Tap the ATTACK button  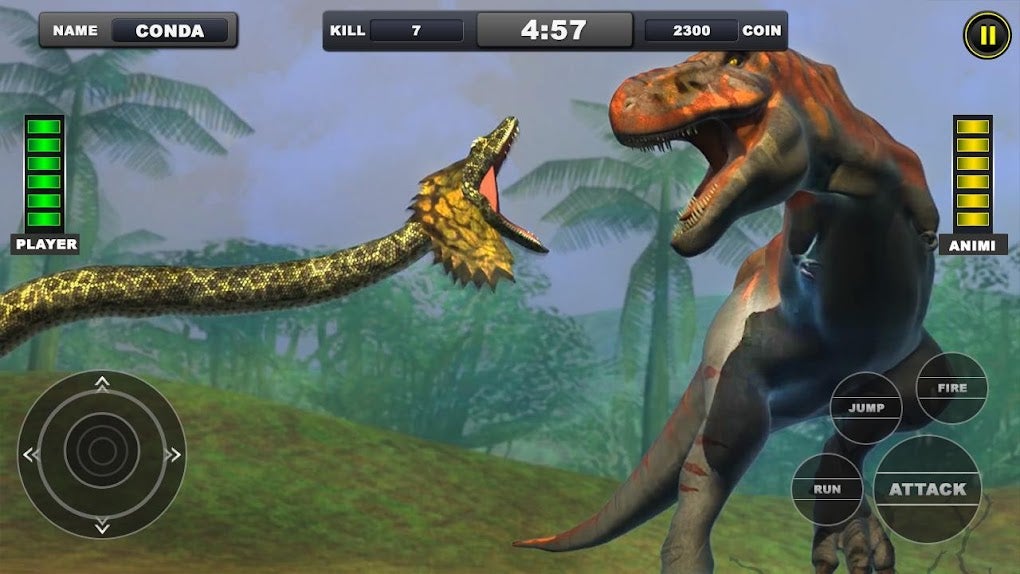[x=928, y=489]
